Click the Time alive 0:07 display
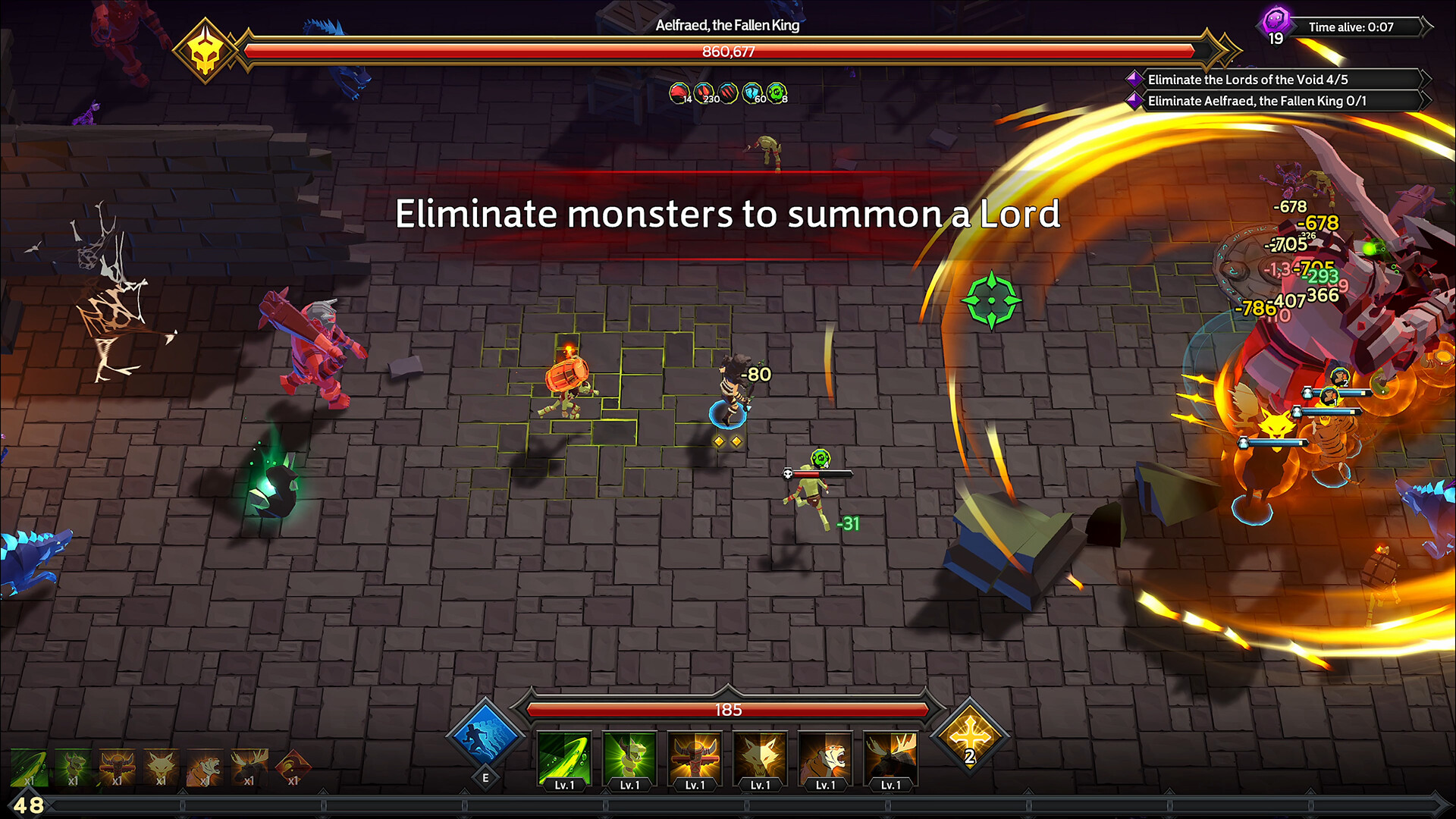The image size is (1456, 819). coord(1352,27)
